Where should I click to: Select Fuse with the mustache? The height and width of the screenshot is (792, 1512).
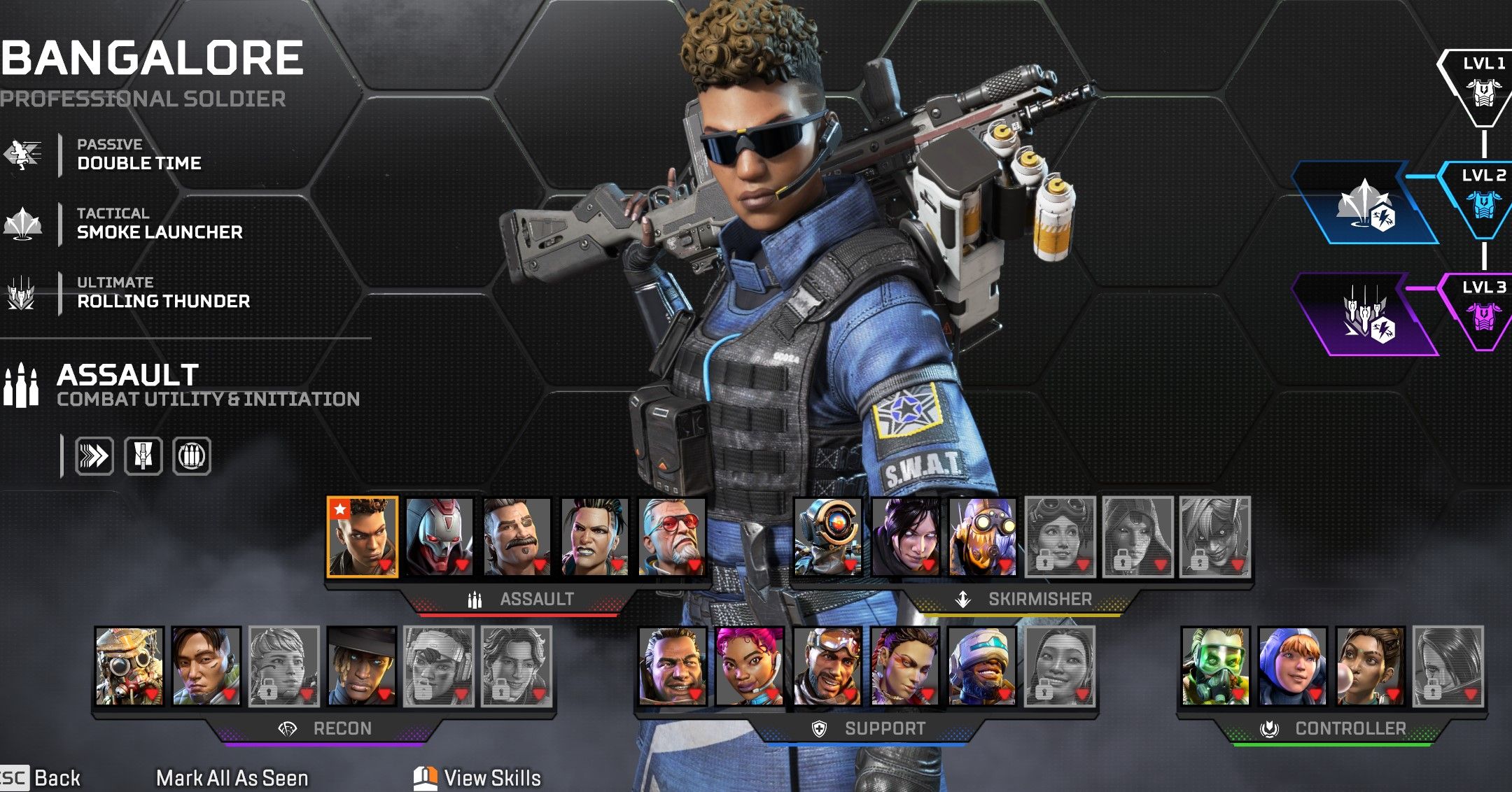(517, 537)
